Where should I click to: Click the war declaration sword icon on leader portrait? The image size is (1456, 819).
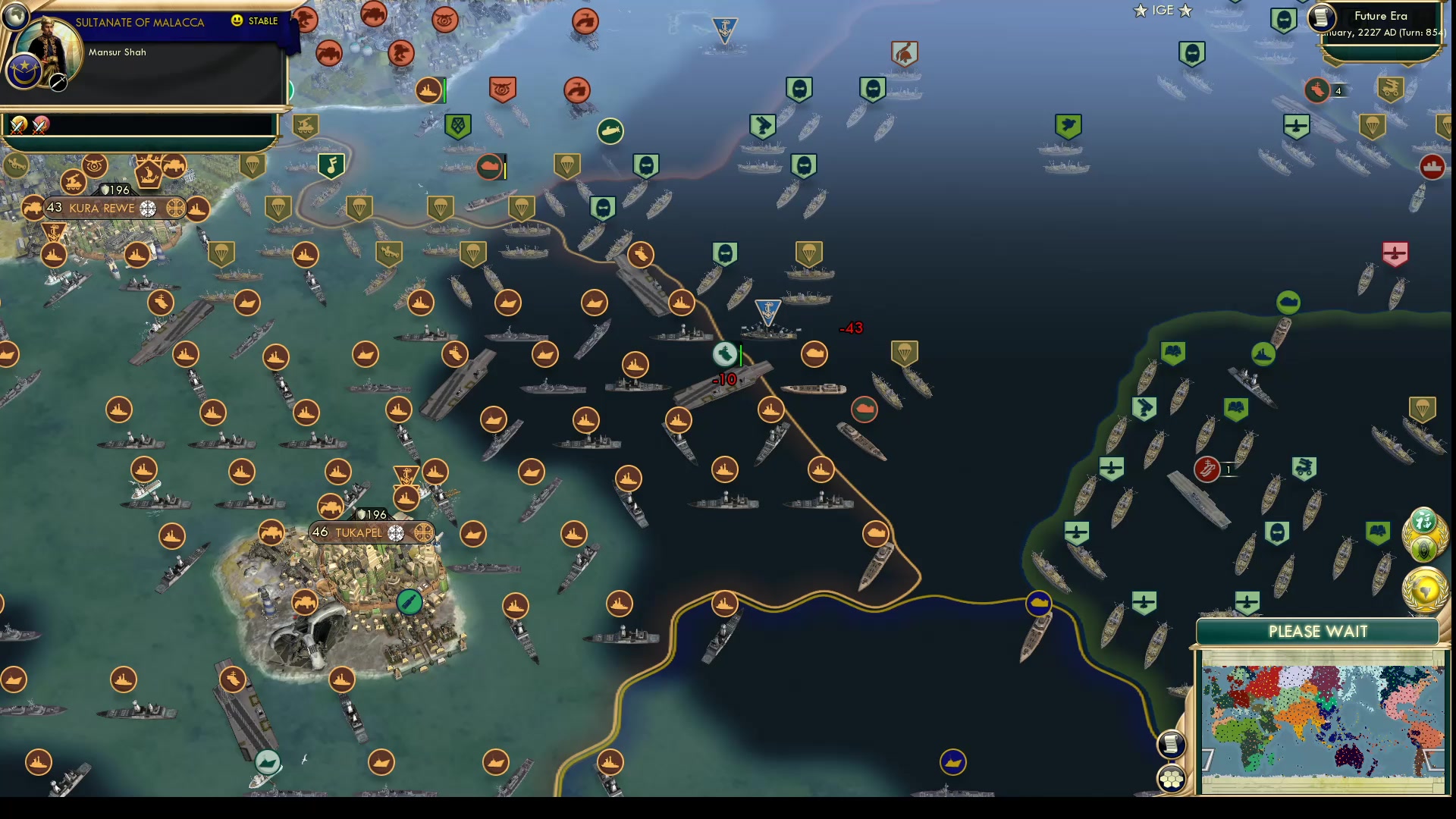59,83
